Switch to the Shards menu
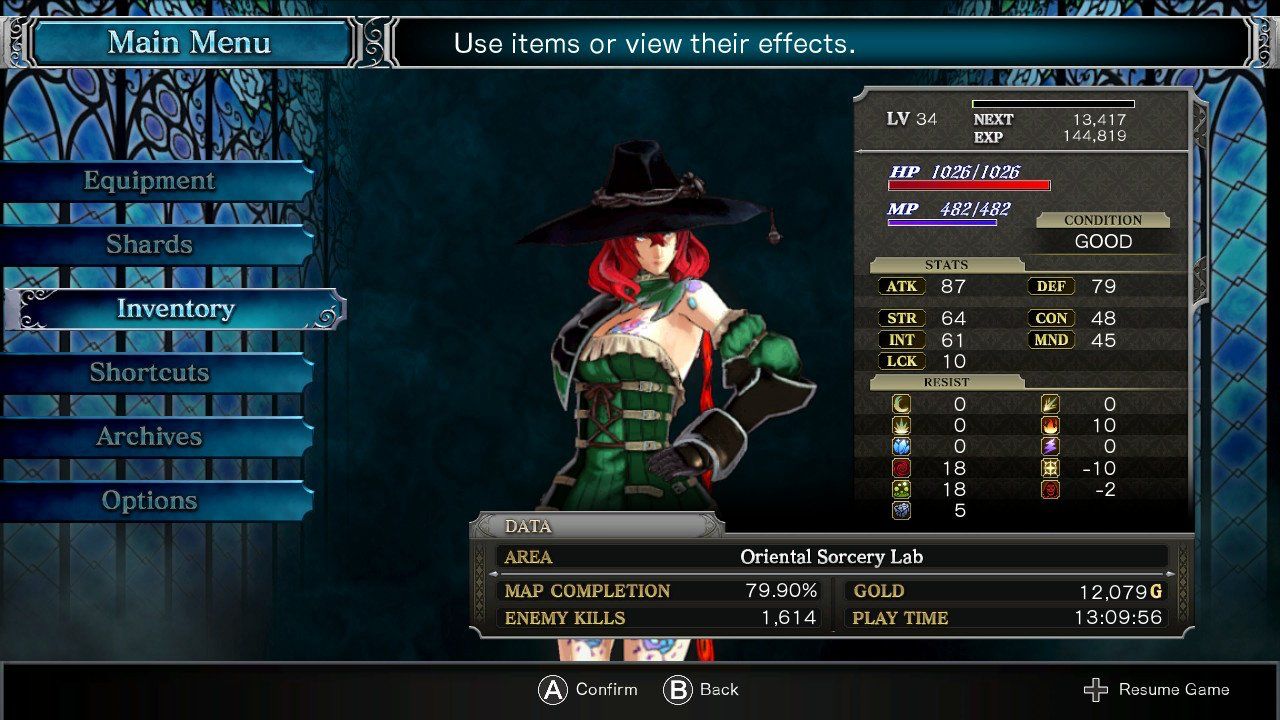 150,244
